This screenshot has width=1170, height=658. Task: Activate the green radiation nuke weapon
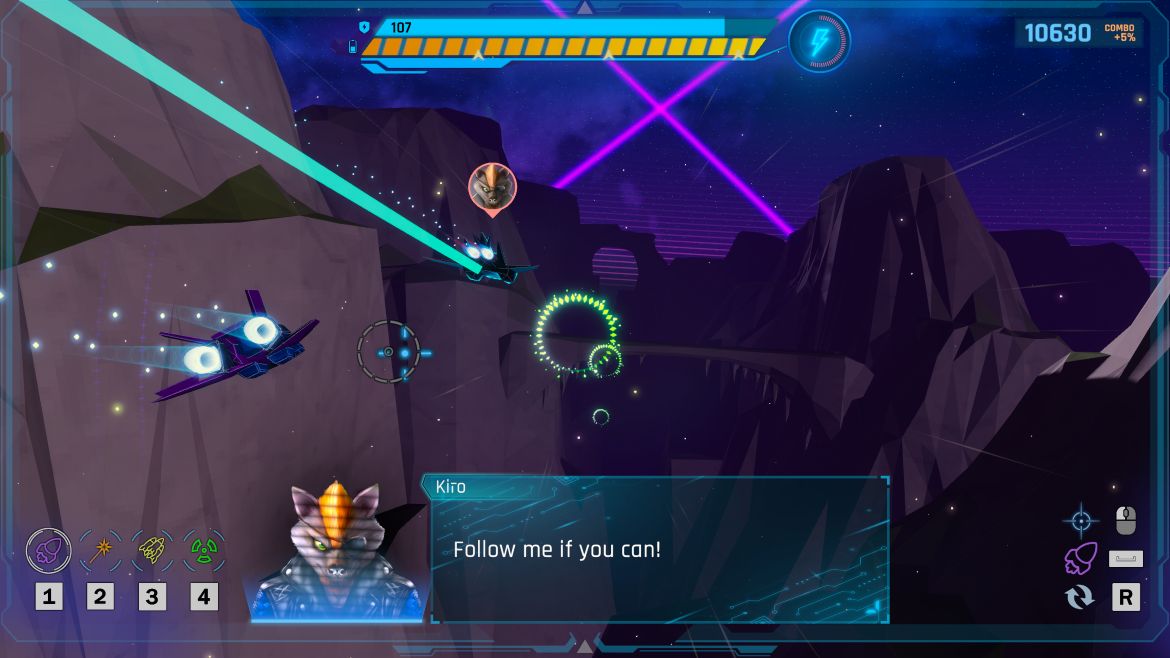tap(204, 549)
